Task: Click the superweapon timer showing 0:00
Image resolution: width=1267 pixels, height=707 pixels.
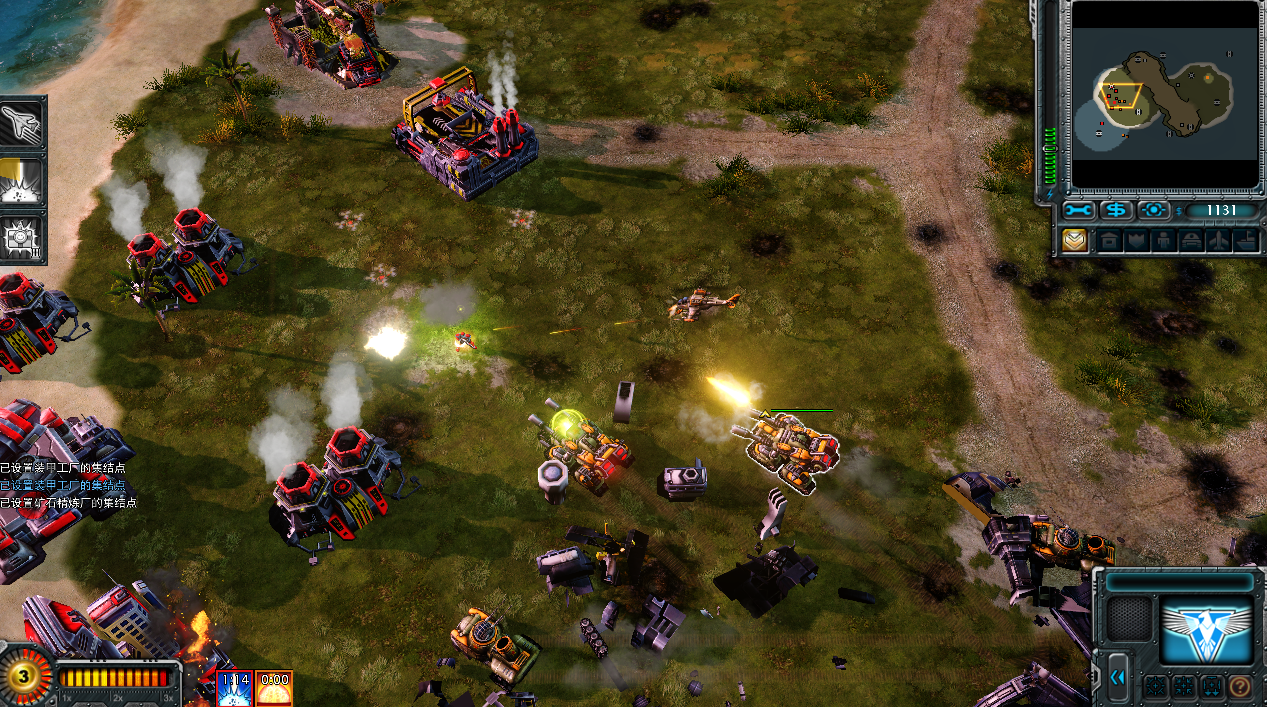Action: (x=274, y=688)
